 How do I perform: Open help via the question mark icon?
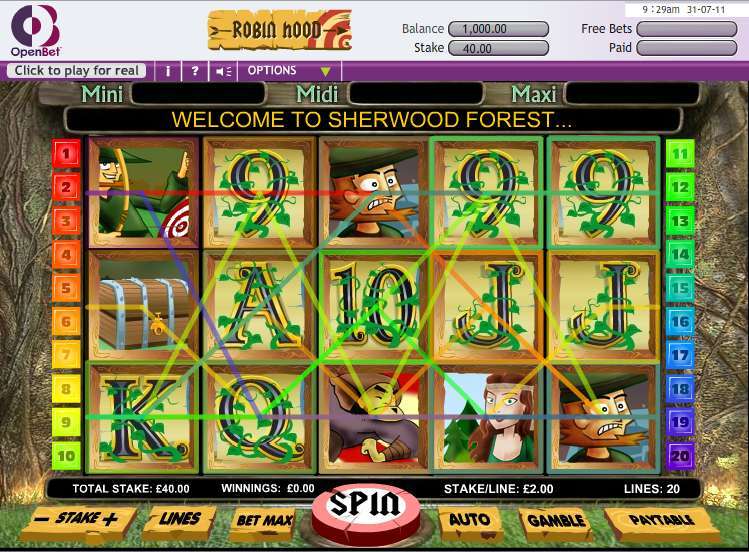(x=195, y=71)
